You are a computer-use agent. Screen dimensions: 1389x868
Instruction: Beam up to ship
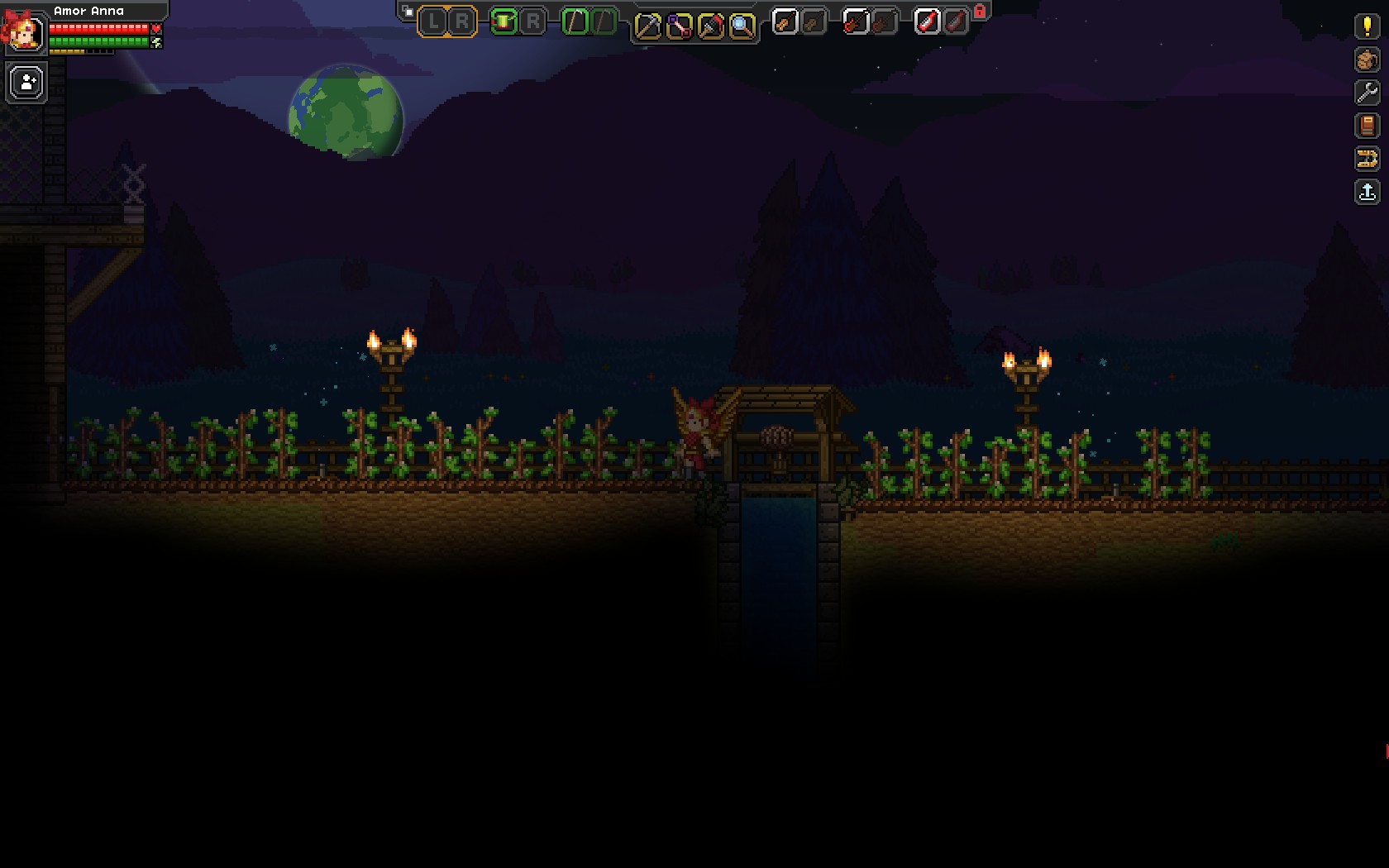coord(1367,193)
